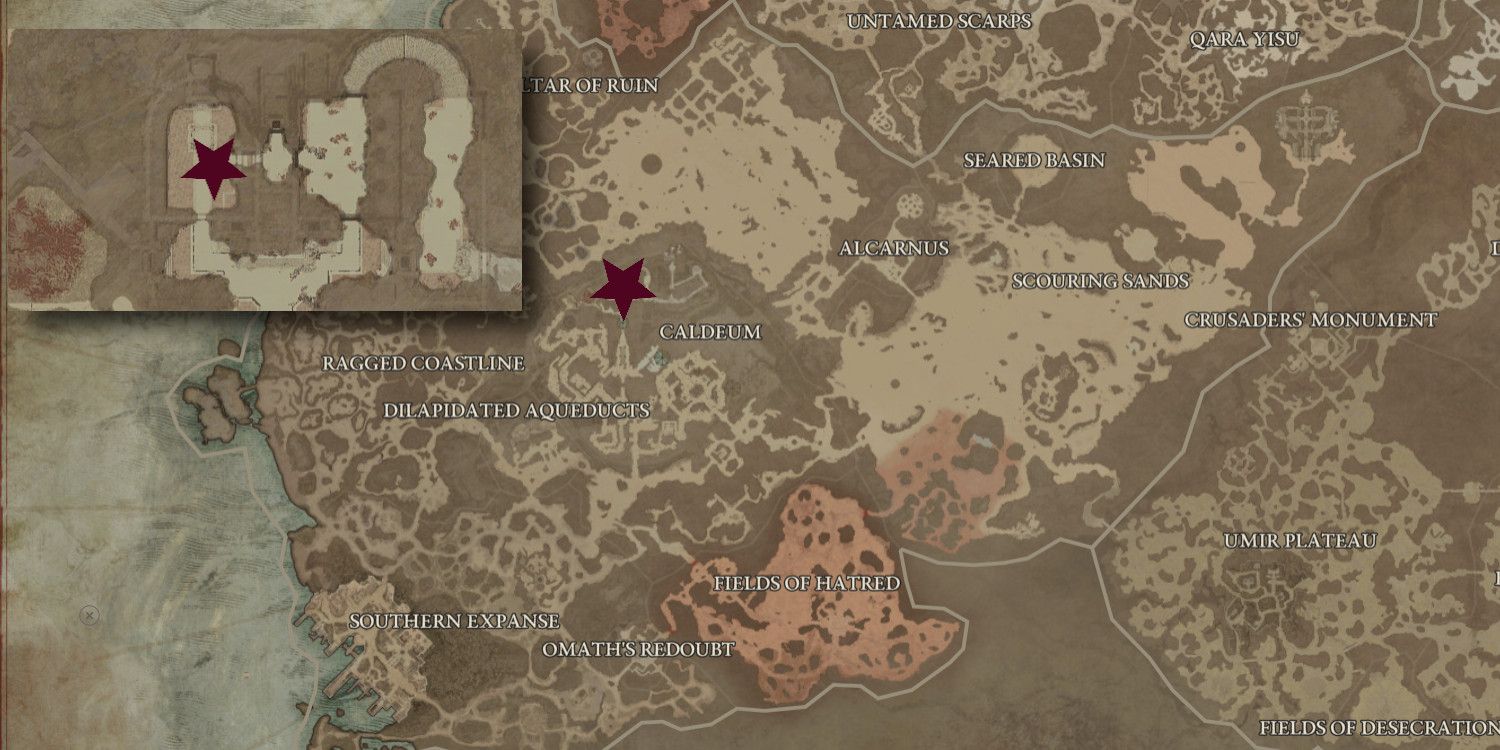Select the Alcarnus settlement marker

[x=895, y=249]
